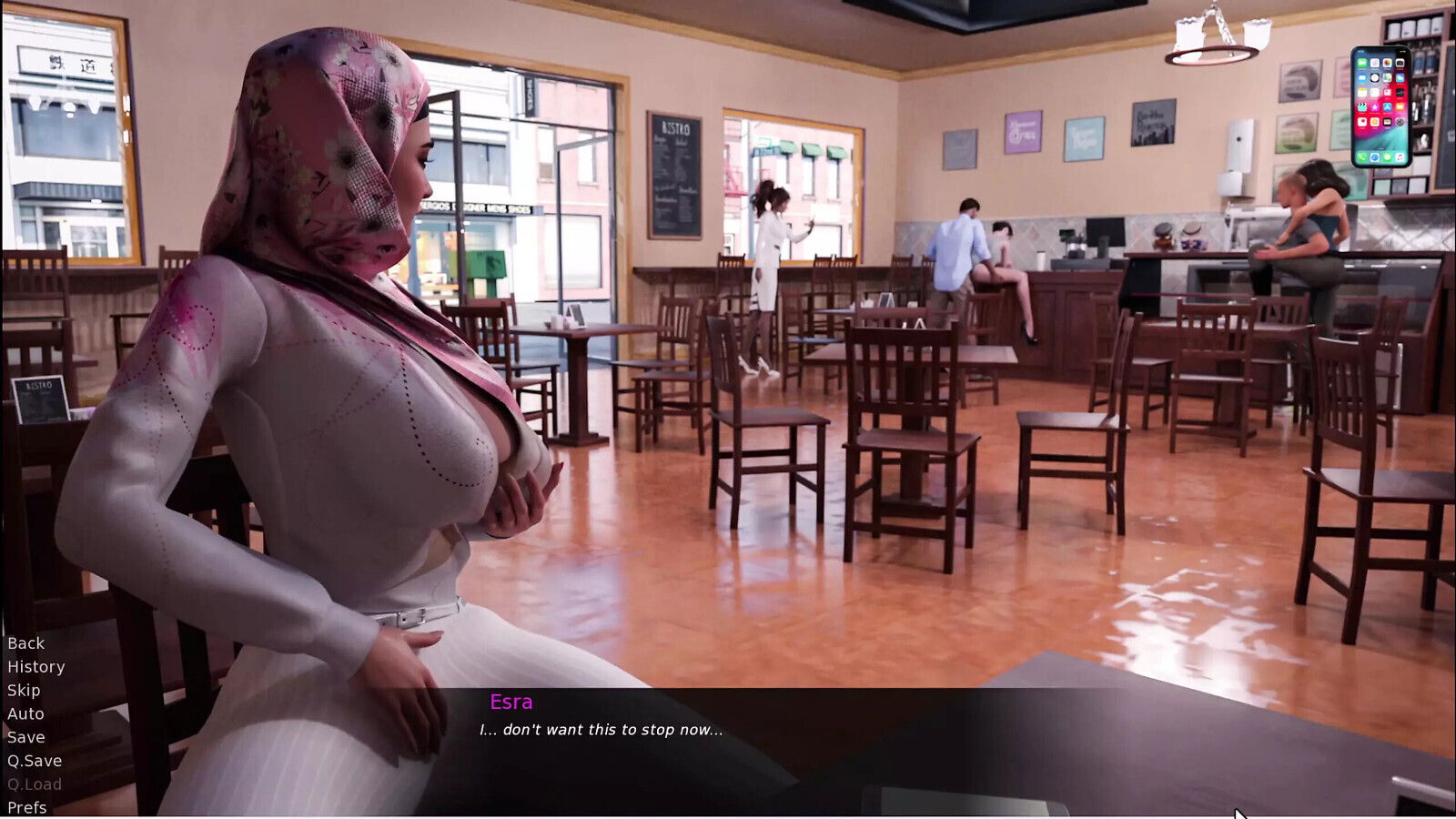The width and height of the screenshot is (1456, 819).
Task: Tap the green Phone icon in the dock
Action: click(1362, 157)
